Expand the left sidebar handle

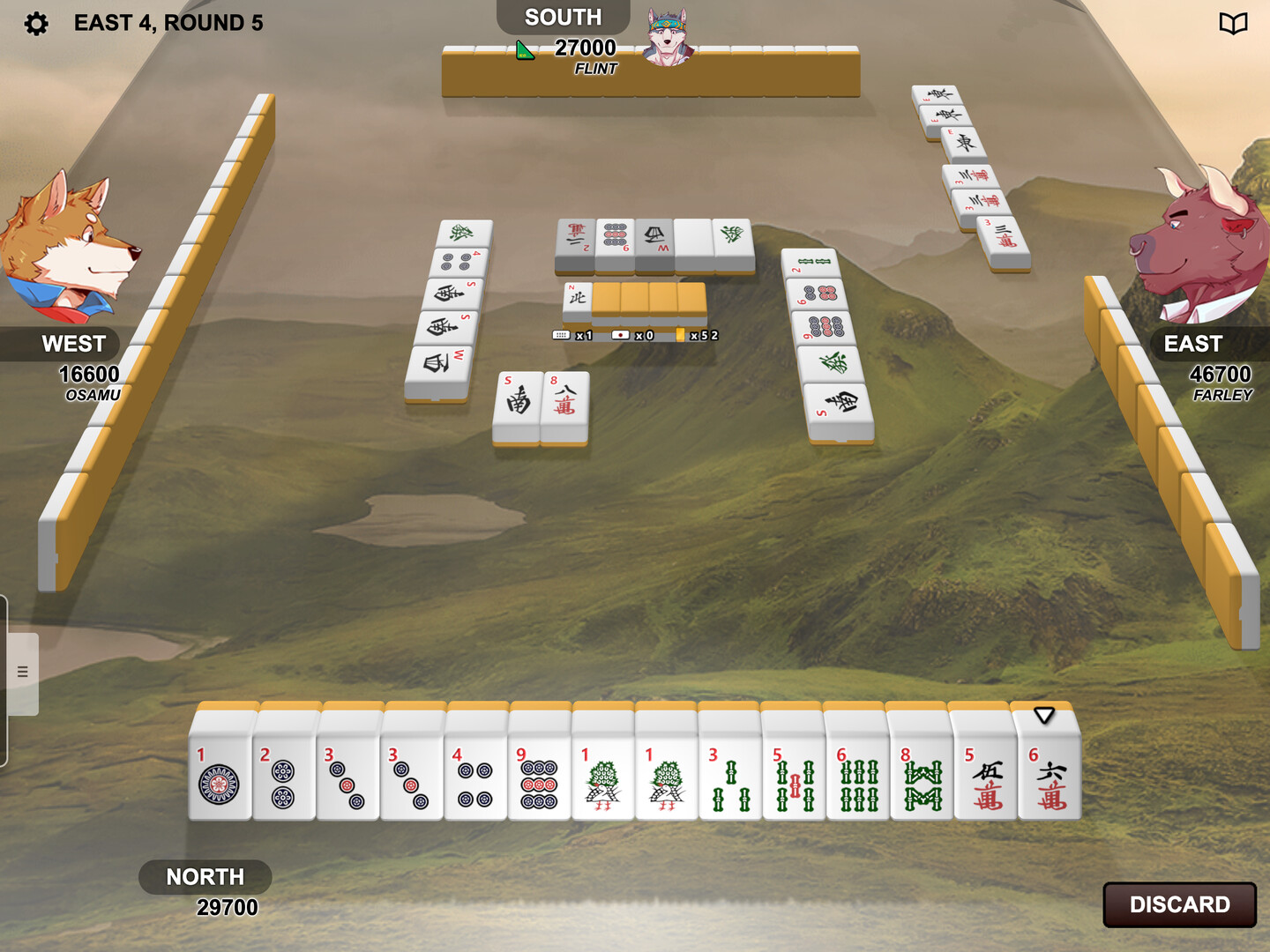click(x=22, y=670)
